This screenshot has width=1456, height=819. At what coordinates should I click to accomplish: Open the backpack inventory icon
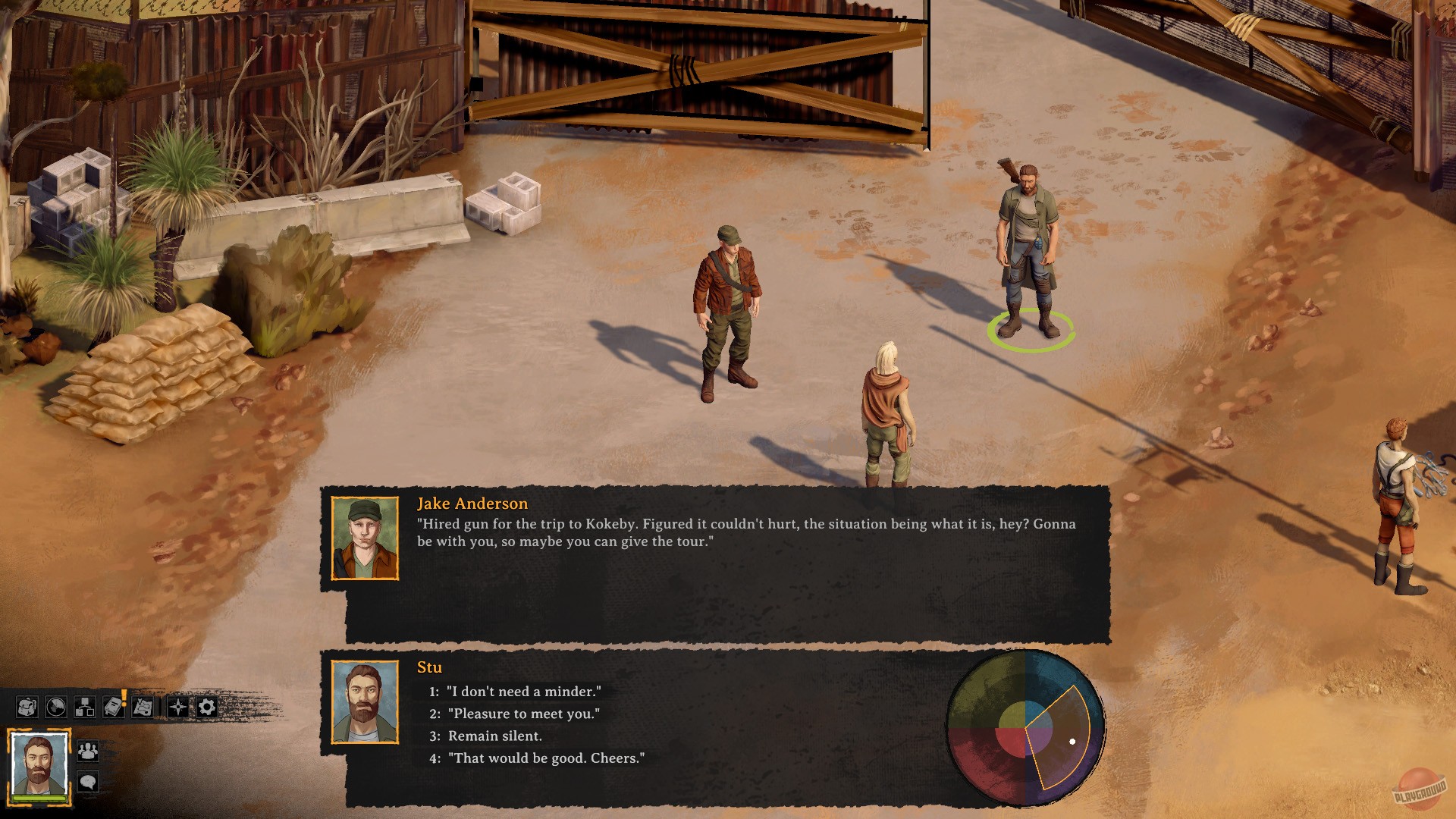point(27,707)
